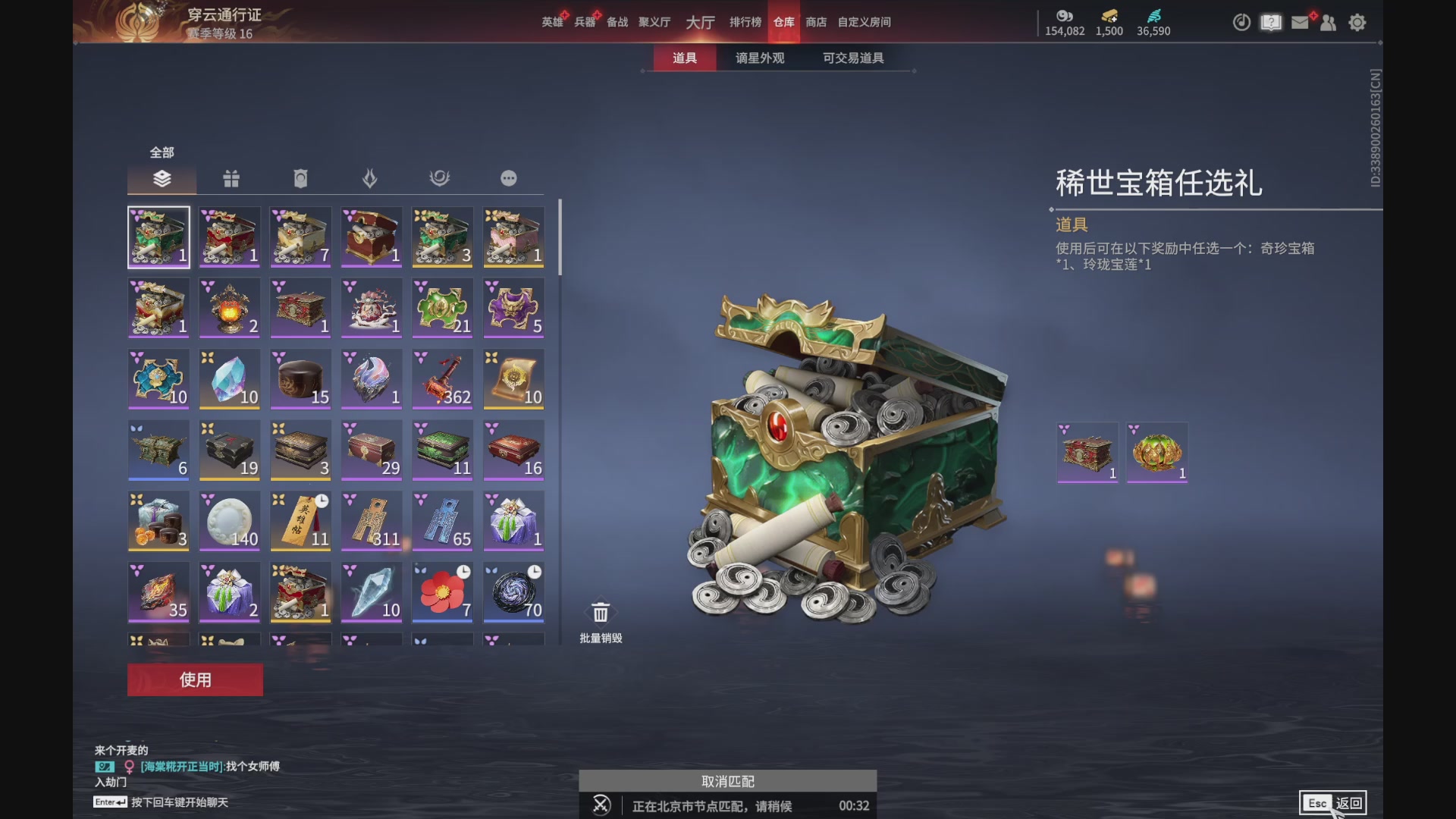Click the ellipsis category filter icon
1456x819 pixels.
pyautogui.click(x=509, y=178)
